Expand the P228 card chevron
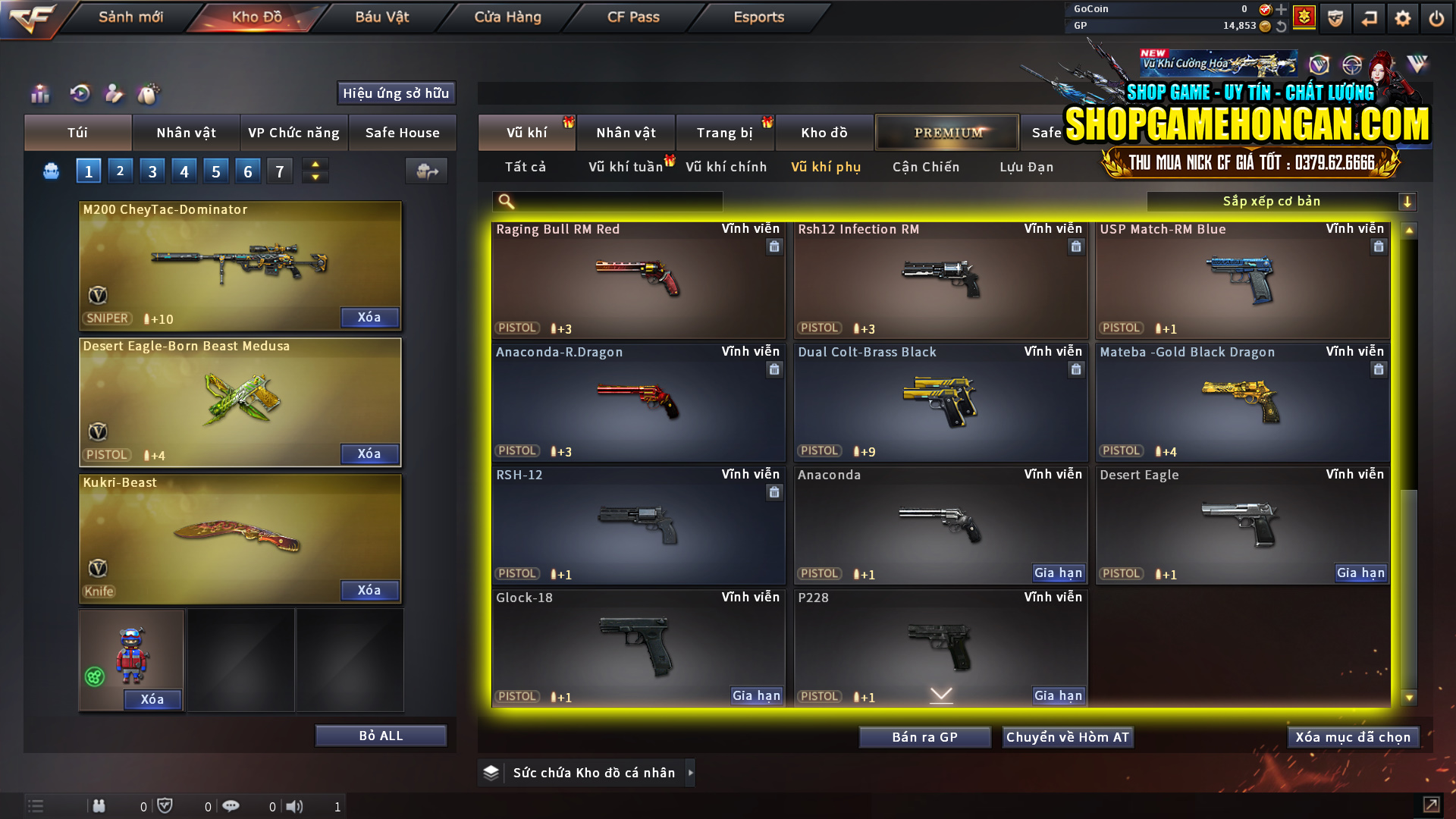This screenshot has height=819, width=1456. click(941, 693)
